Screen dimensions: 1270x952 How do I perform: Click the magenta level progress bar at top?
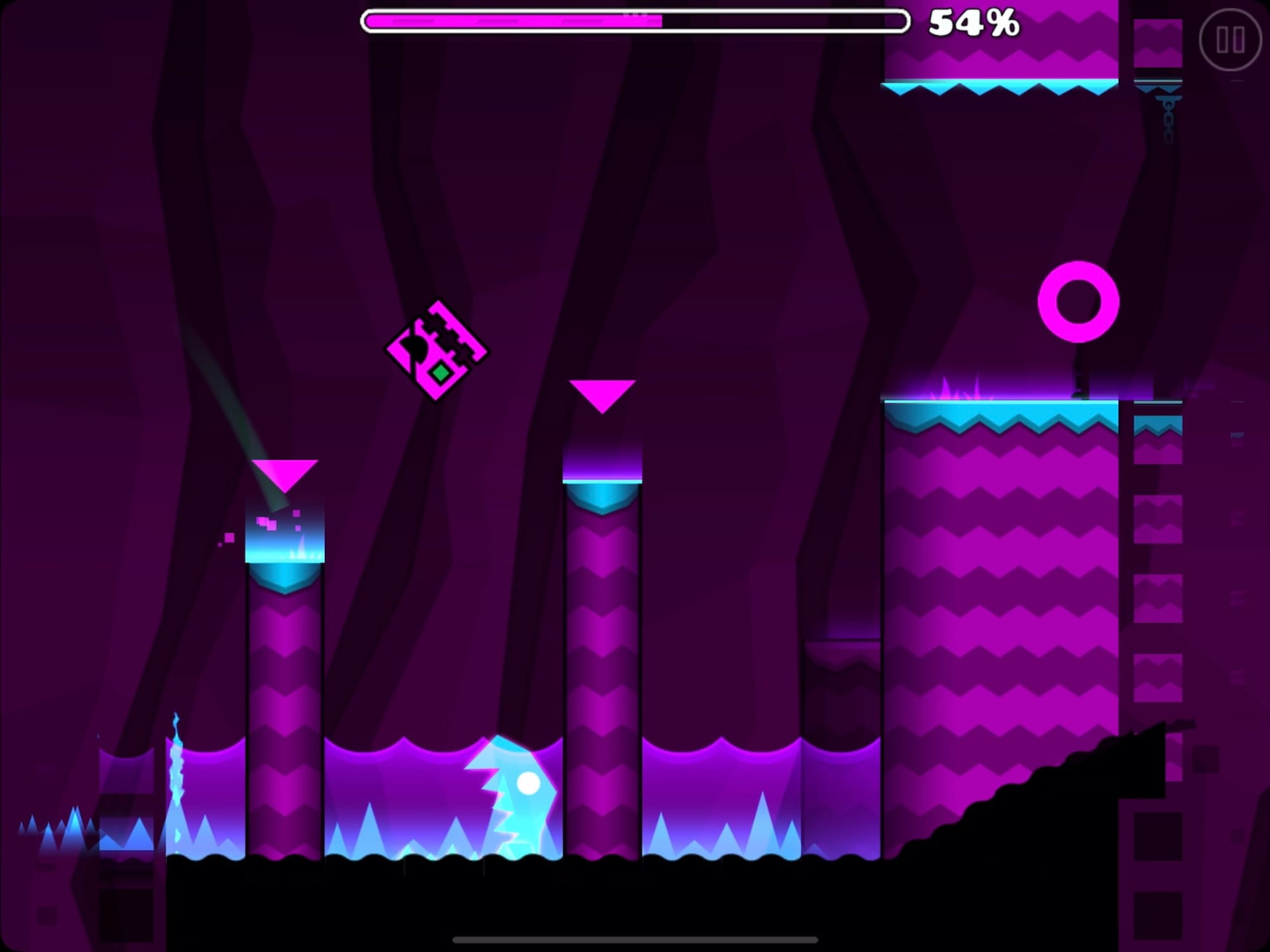coord(508,21)
